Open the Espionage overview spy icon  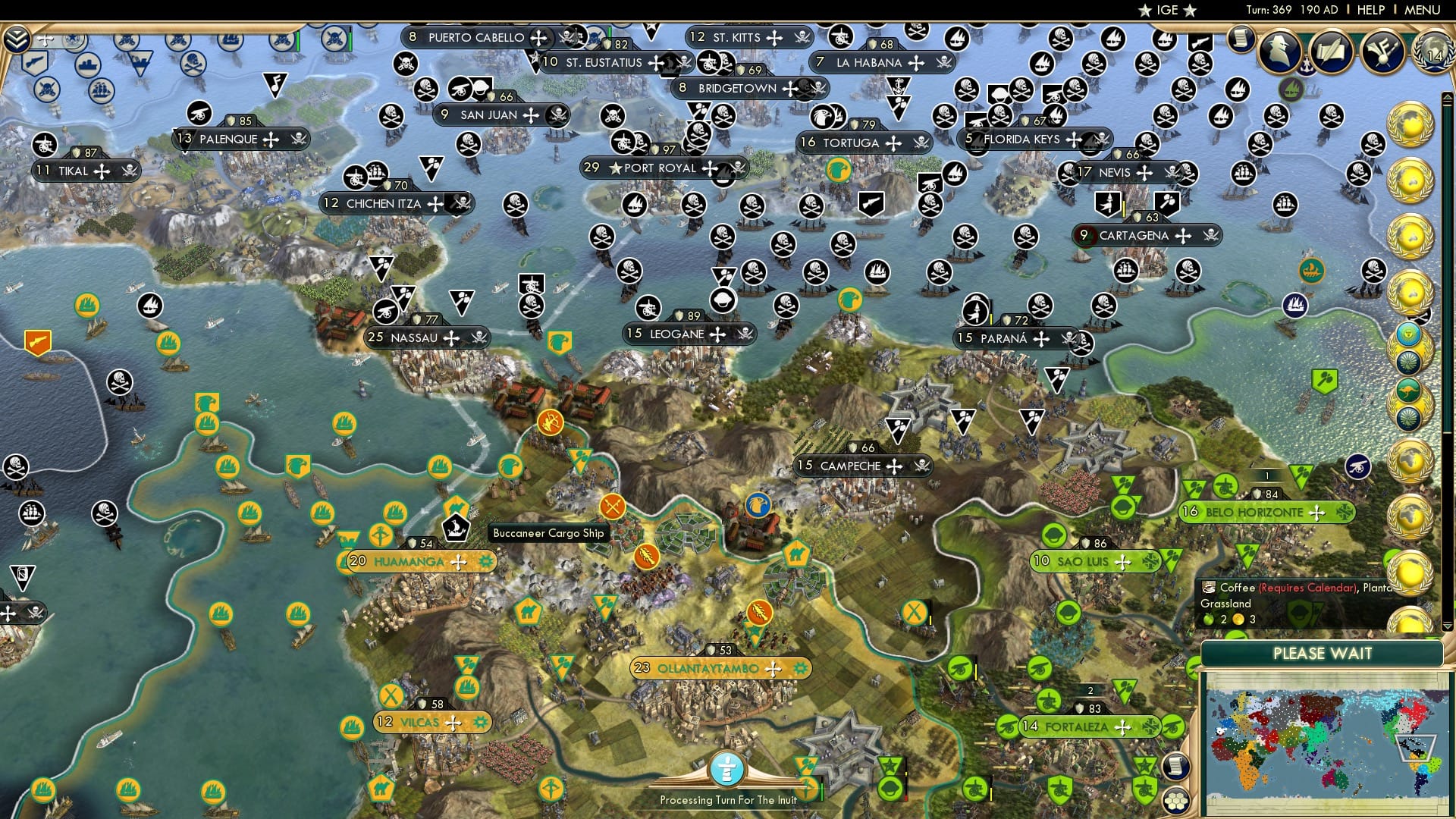tap(1280, 52)
